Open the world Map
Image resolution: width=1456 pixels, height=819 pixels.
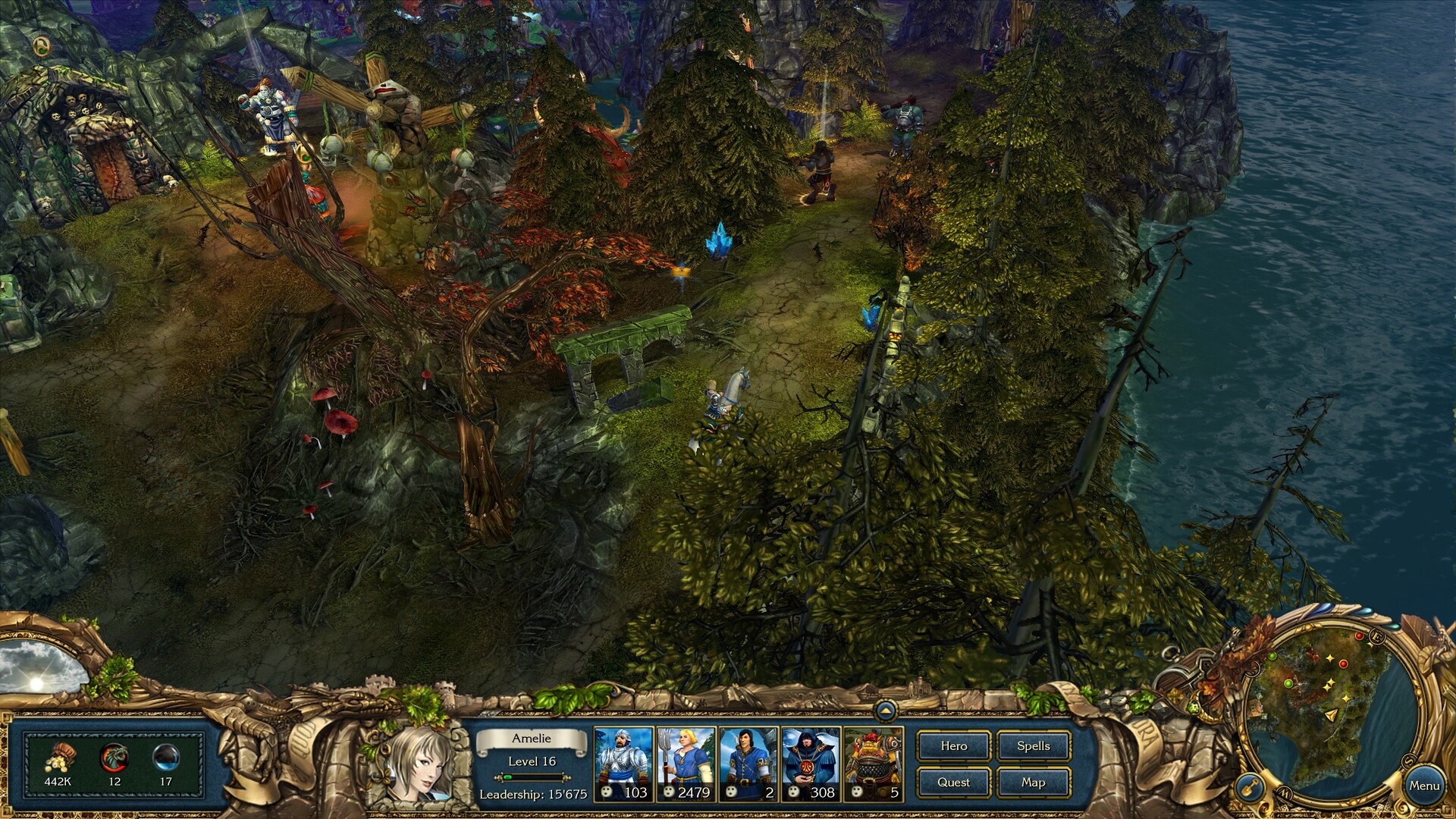click(1033, 782)
